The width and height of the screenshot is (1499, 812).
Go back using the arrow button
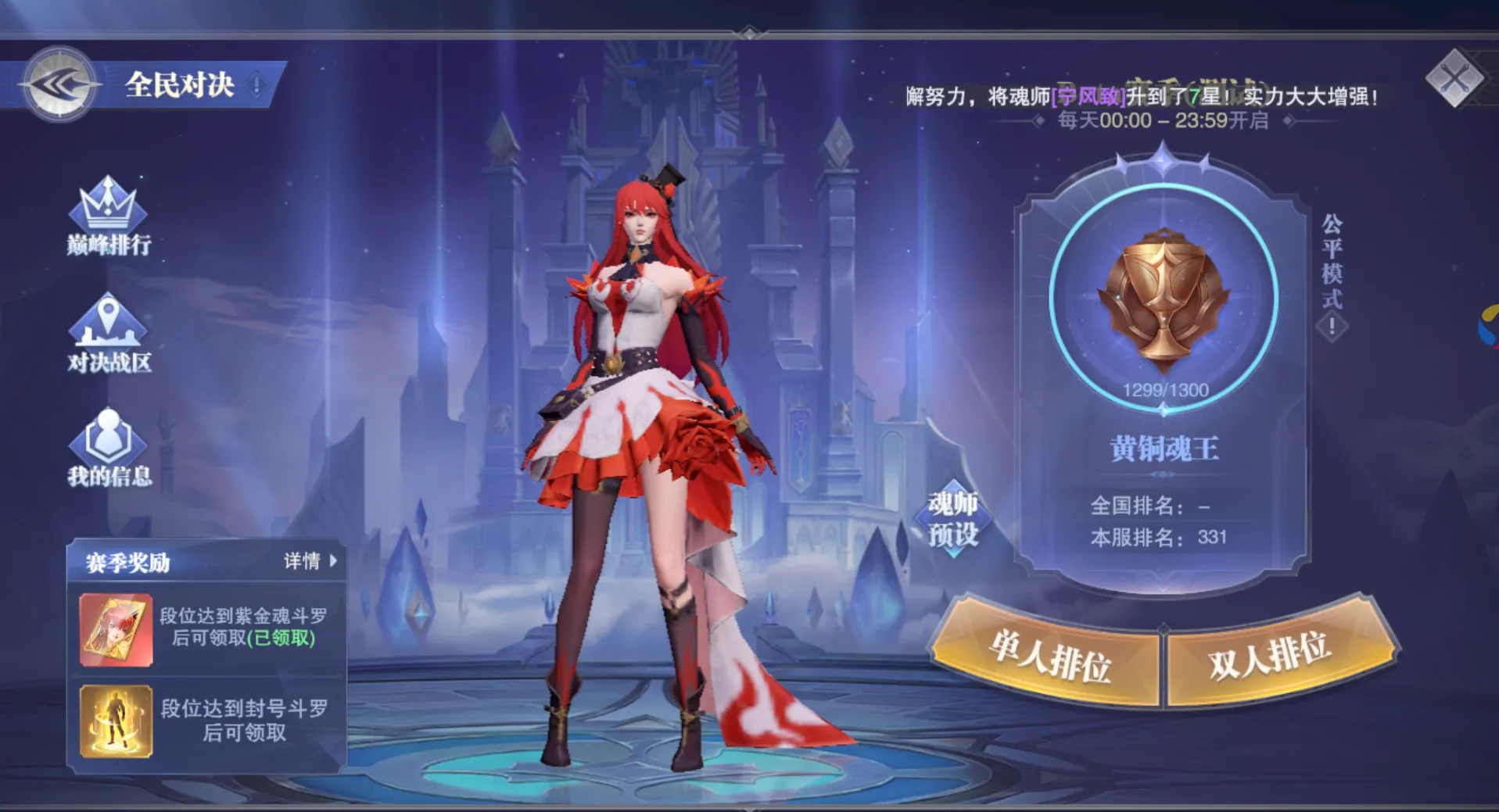click(59, 84)
